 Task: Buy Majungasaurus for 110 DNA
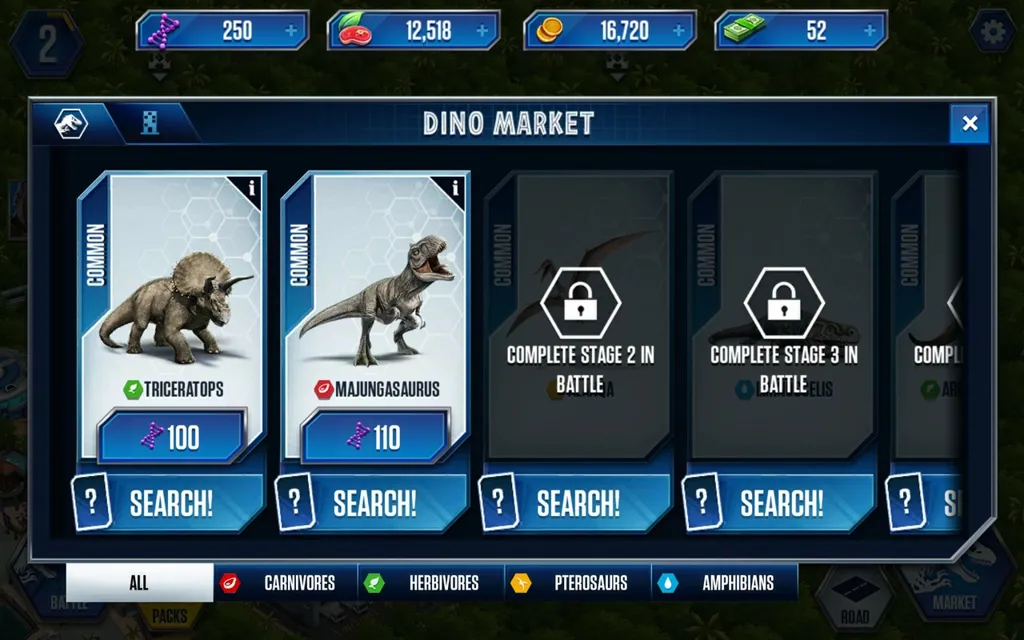tap(375, 437)
